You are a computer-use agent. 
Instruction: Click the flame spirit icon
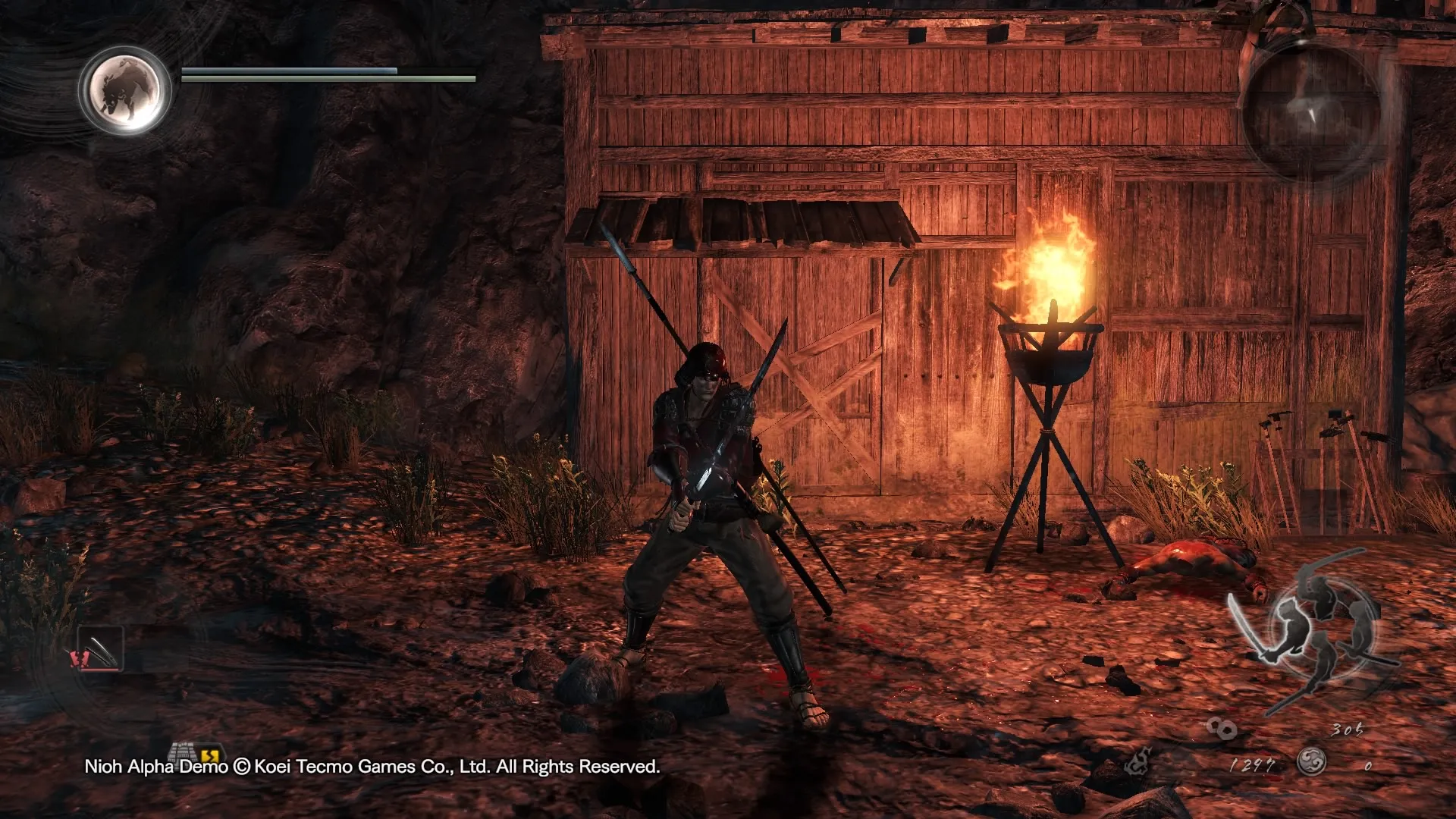tap(1138, 761)
